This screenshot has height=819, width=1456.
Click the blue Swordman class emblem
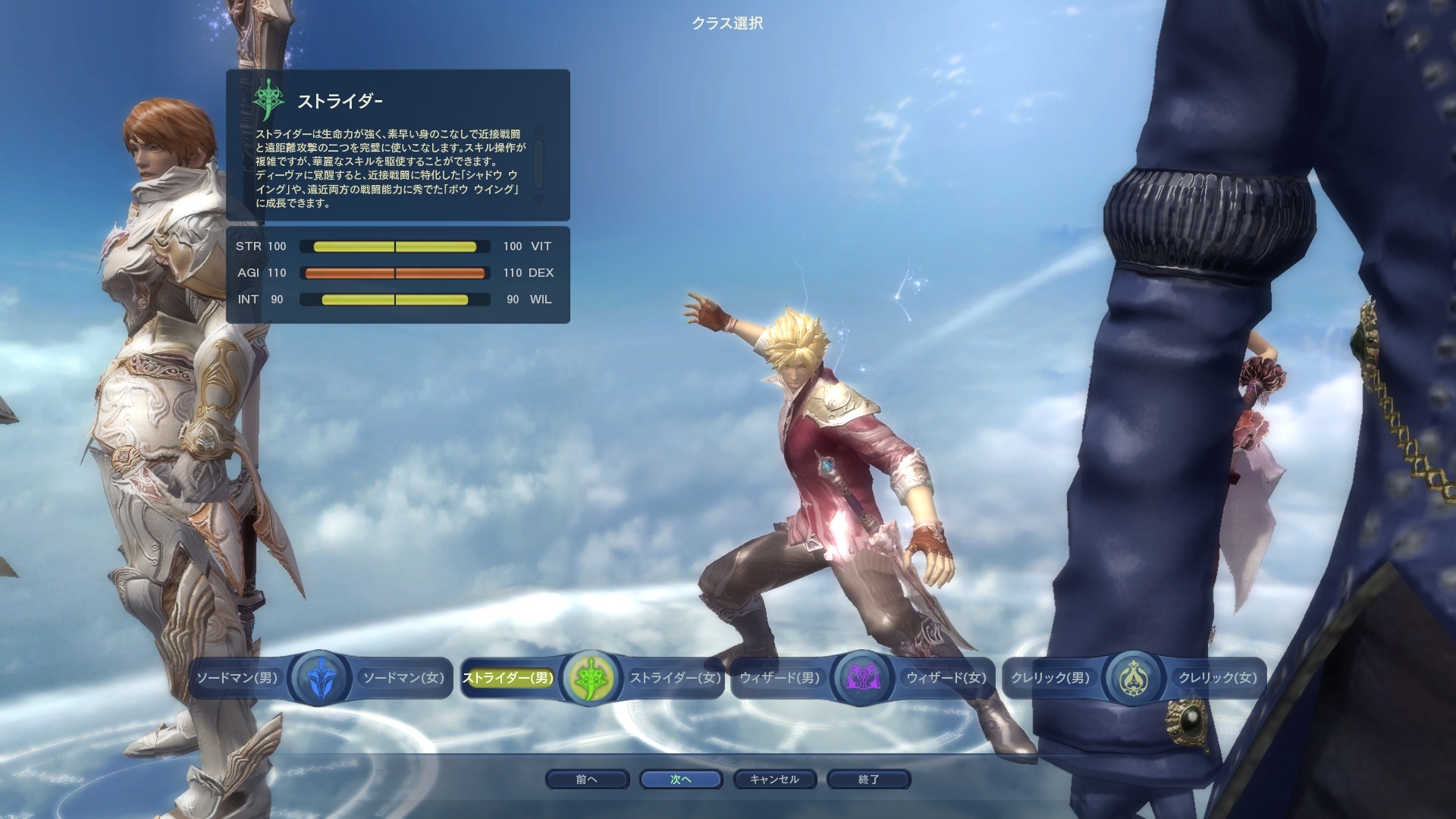coord(319,678)
